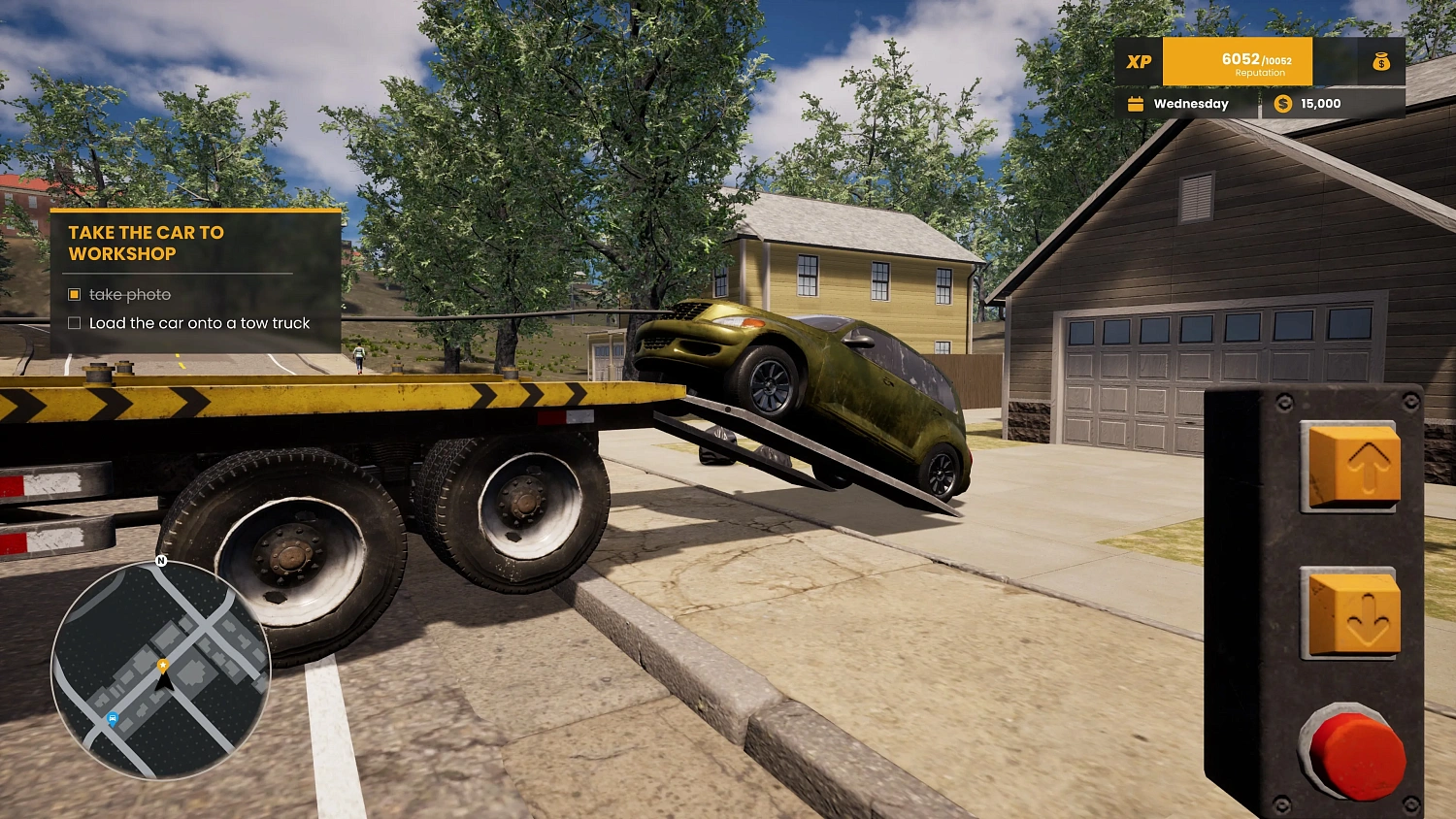Check the Load the car onto a tow truck objective
The height and width of the screenshot is (819, 1456).
(75, 322)
